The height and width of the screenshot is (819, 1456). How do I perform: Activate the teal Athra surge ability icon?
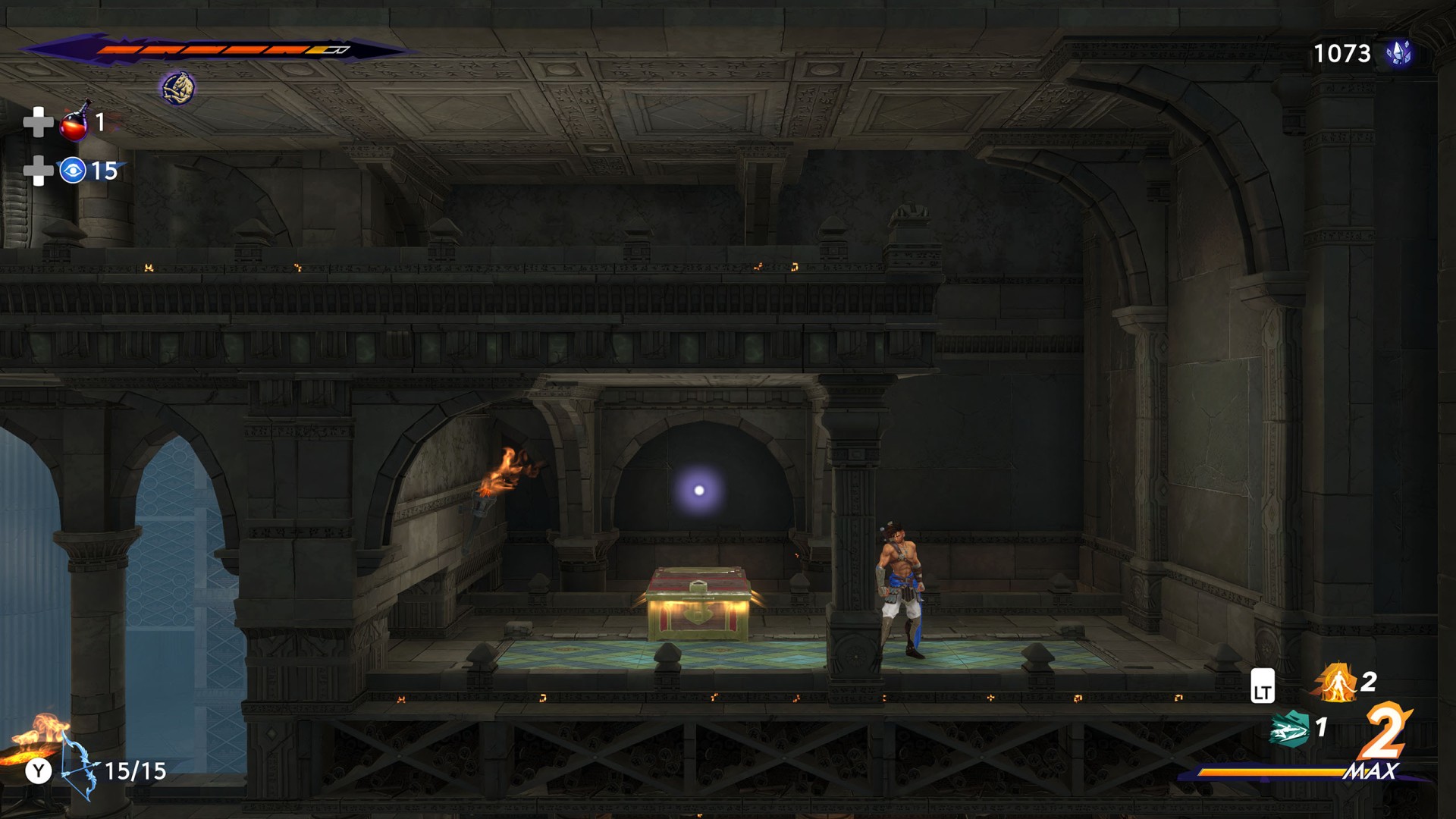click(1290, 729)
